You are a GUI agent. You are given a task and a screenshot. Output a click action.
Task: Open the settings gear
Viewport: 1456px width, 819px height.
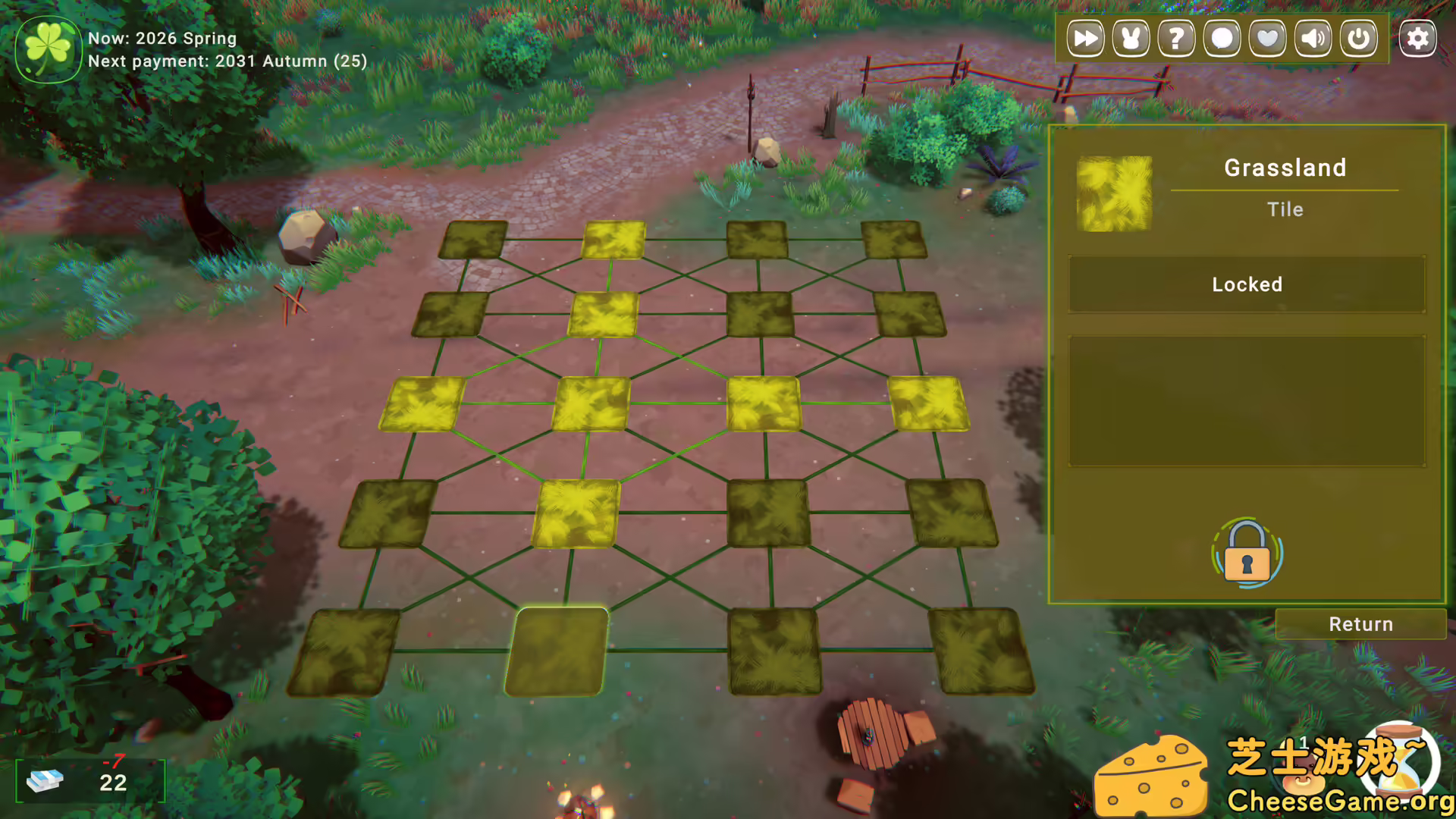coord(1417,37)
